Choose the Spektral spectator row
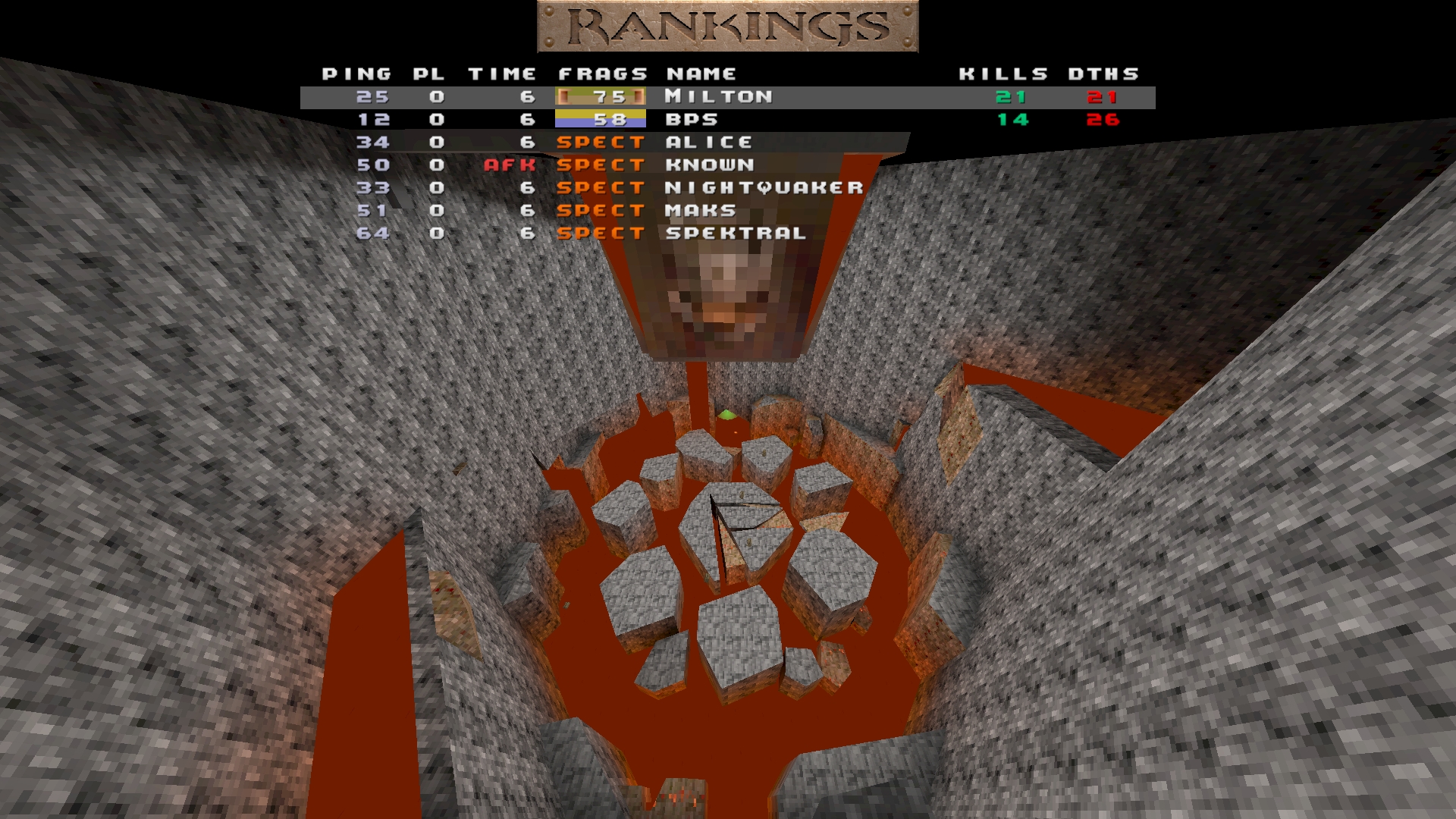The image size is (1456, 819). [735, 234]
